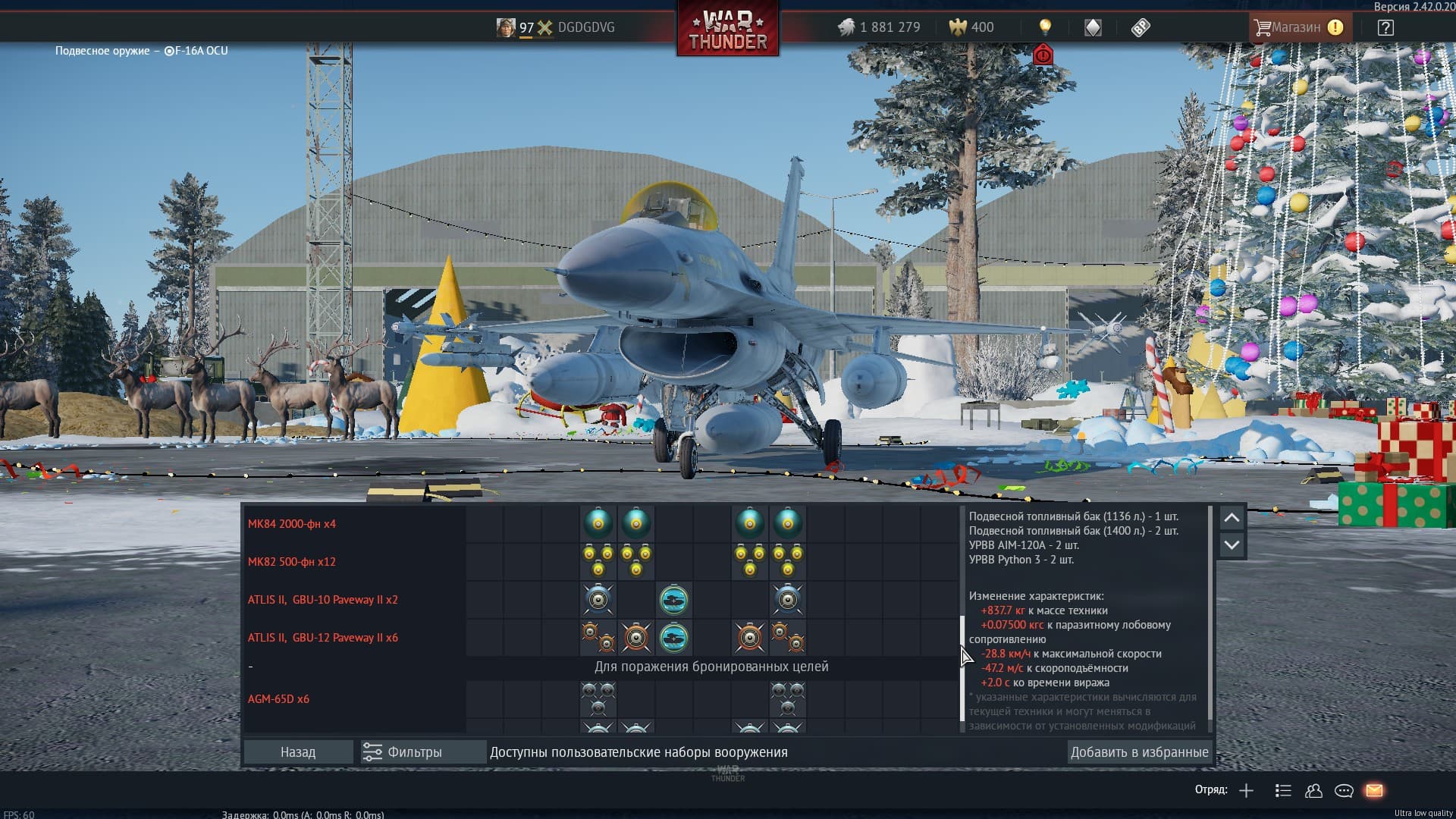Select the AGM-65D x6 loadout row

278,699
